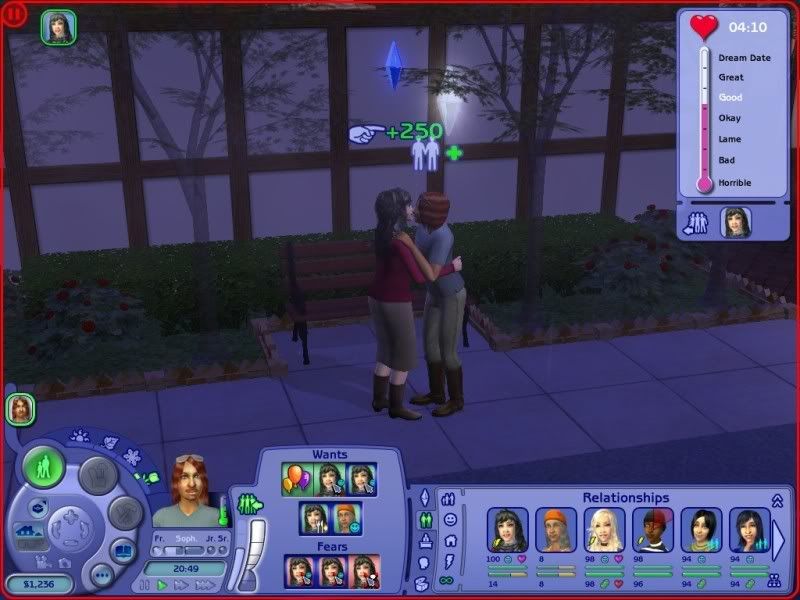Select the queued kiss action portrait

pyautogui.click(x=57, y=27)
